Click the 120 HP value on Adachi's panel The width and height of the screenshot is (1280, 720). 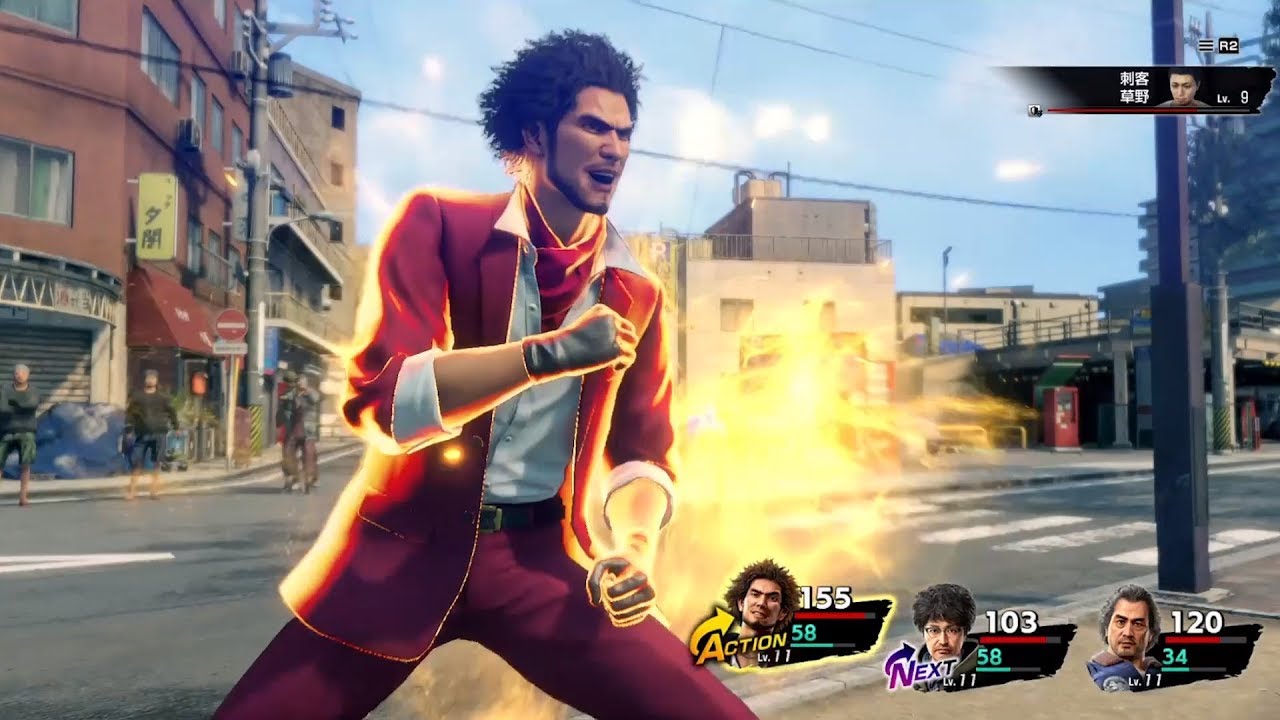pos(1197,620)
